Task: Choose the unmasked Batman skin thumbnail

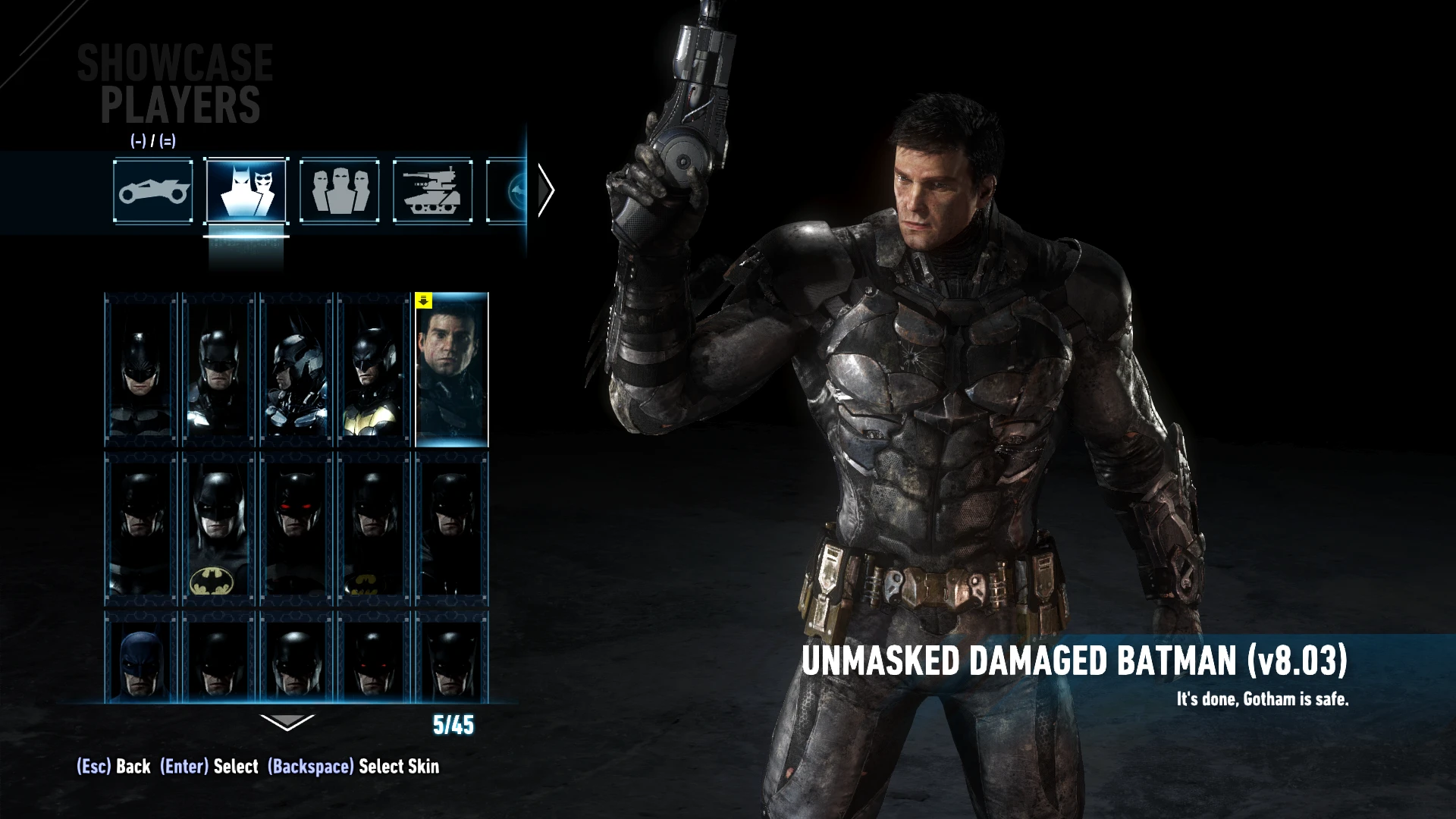Action: pos(452,369)
